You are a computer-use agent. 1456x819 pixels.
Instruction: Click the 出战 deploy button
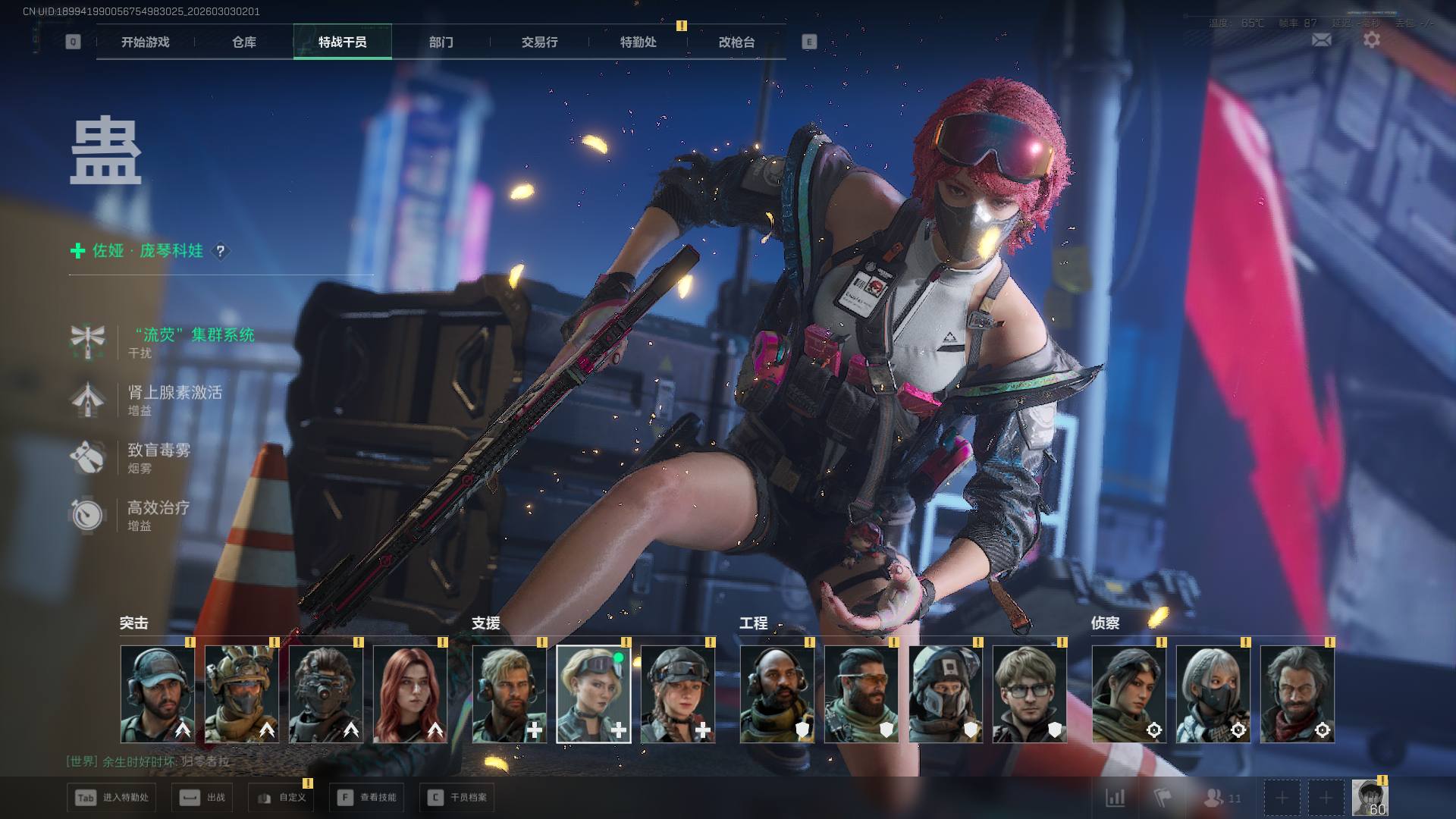tap(202, 798)
